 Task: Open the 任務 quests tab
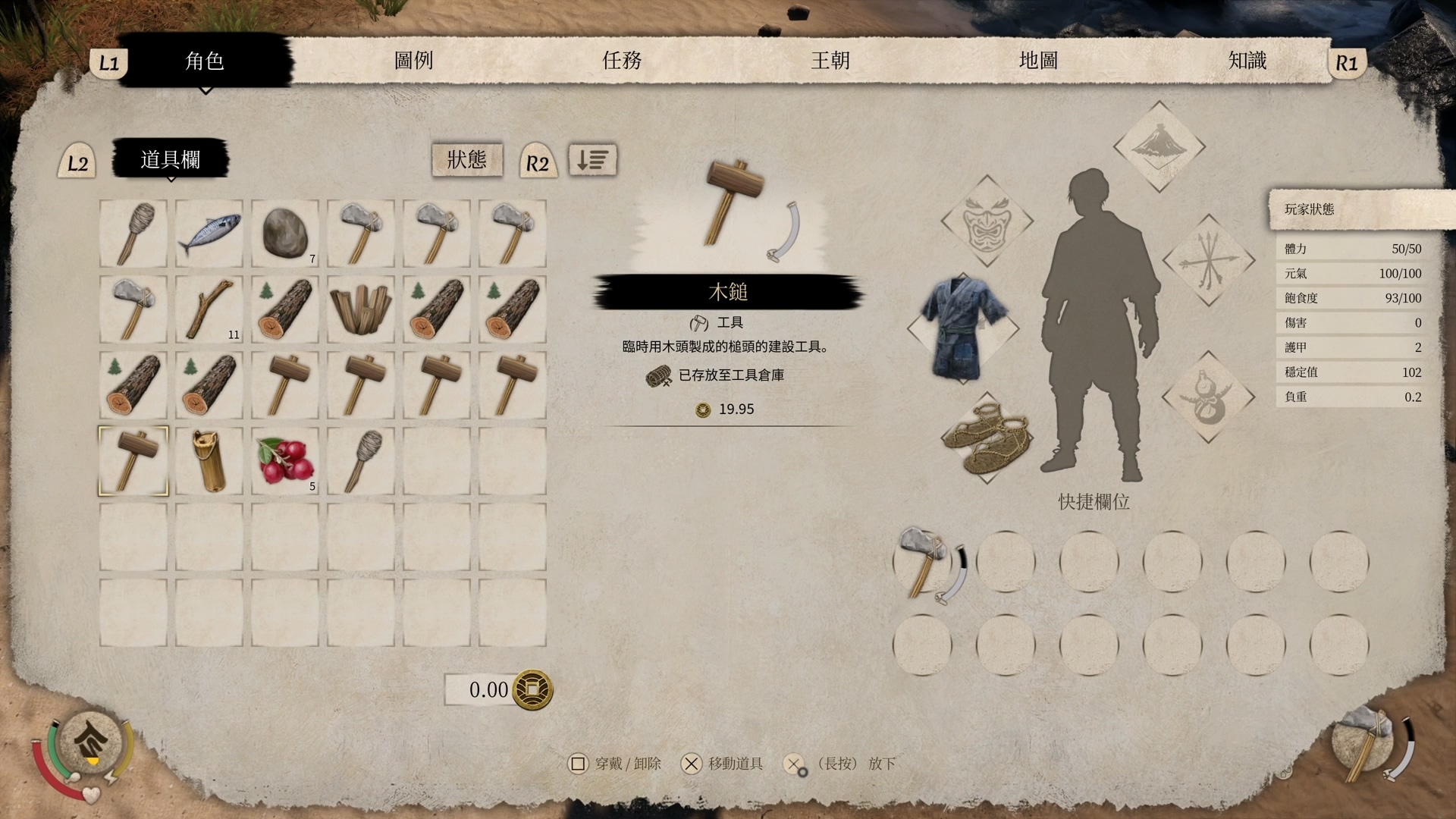(622, 61)
